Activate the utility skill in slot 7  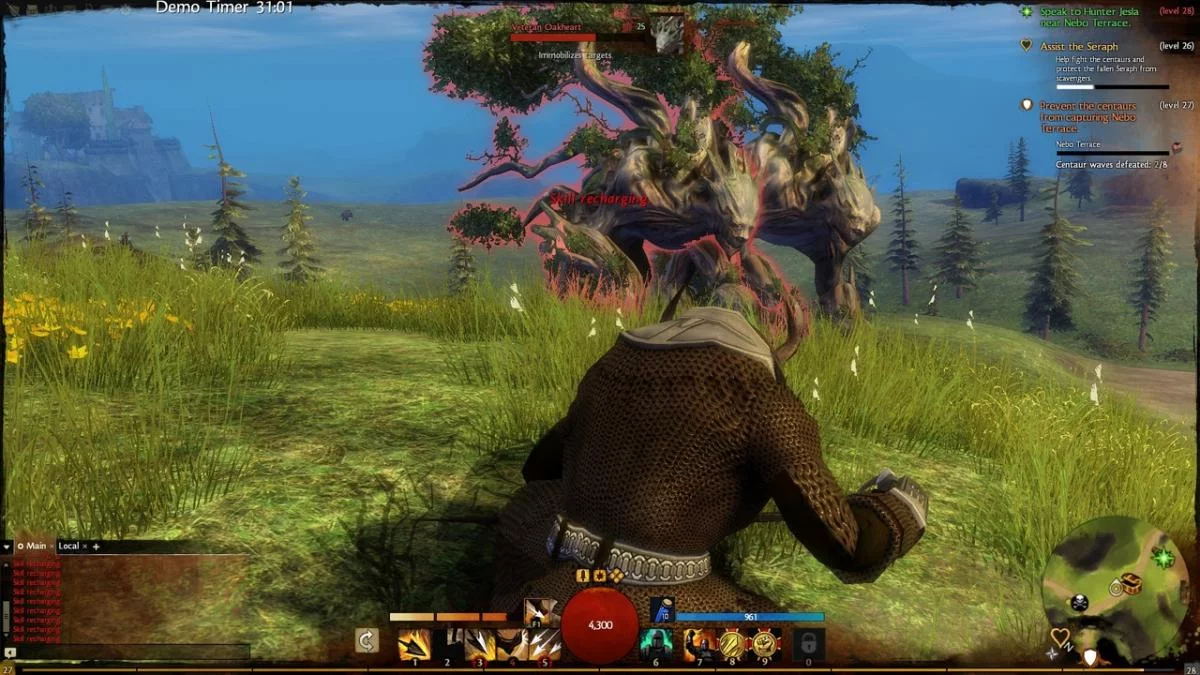coord(699,644)
